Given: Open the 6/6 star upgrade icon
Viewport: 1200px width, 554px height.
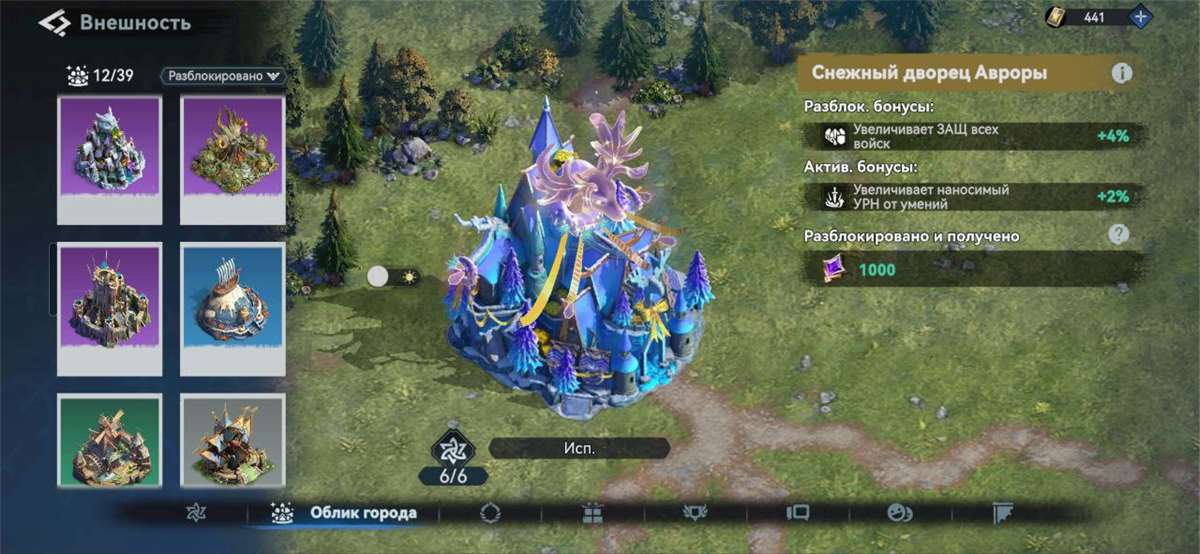Looking at the screenshot, I should 455,450.
